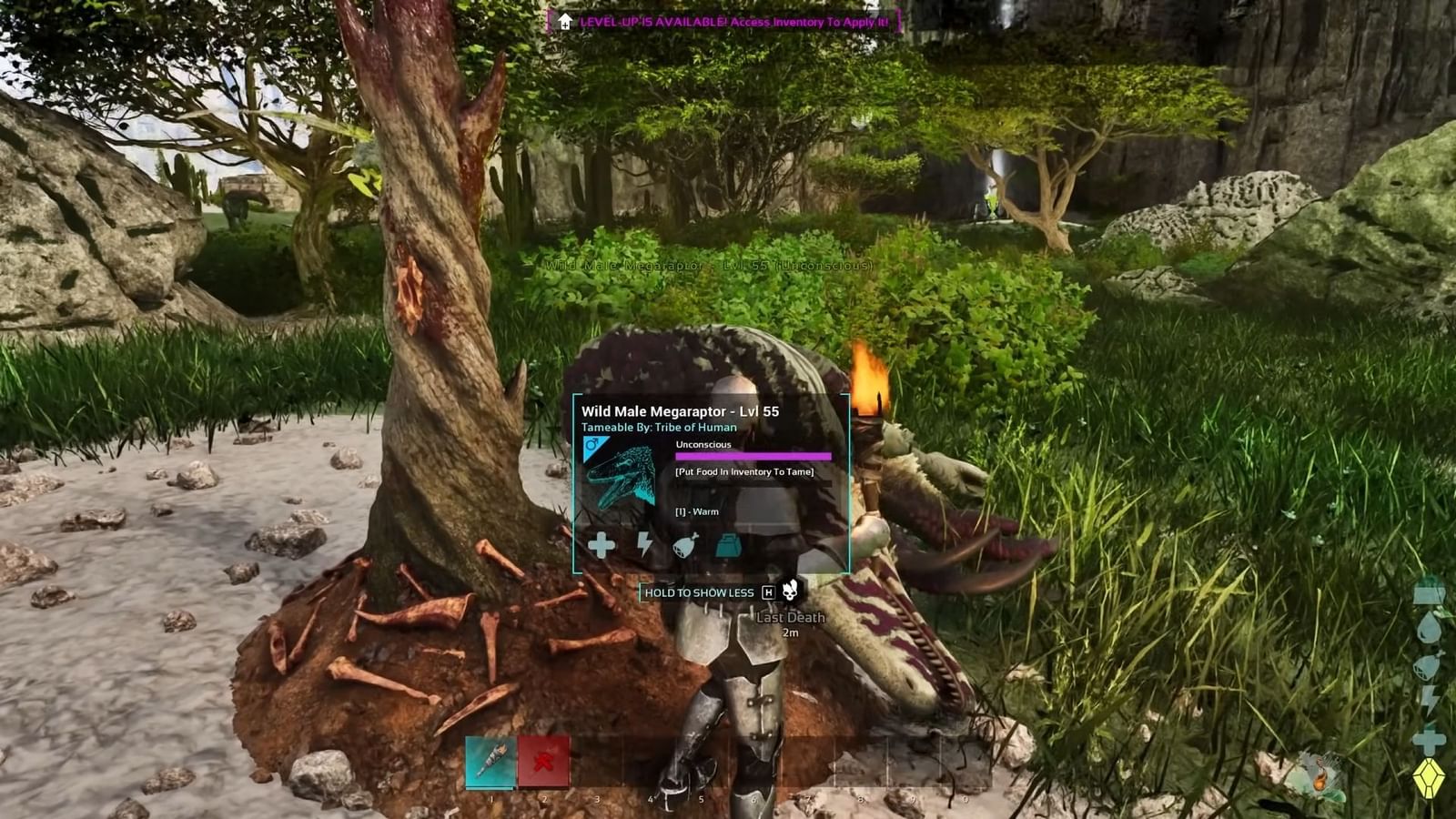Toggle the HOLD TO SHOW LESS control

[x=700, y=592]
